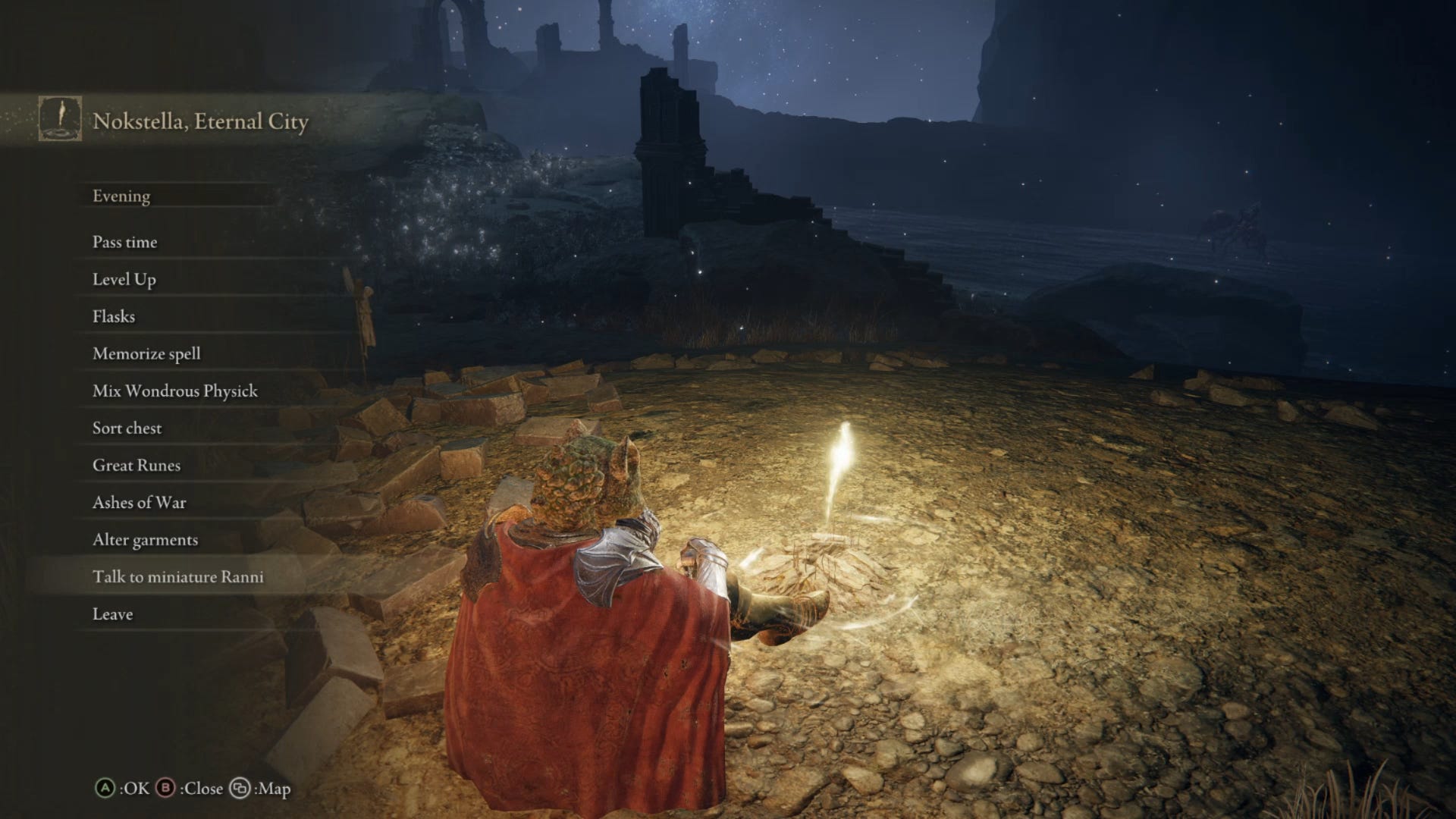1456x819 pixels.
Task: Select Alter garments
Action: point(144,539)
